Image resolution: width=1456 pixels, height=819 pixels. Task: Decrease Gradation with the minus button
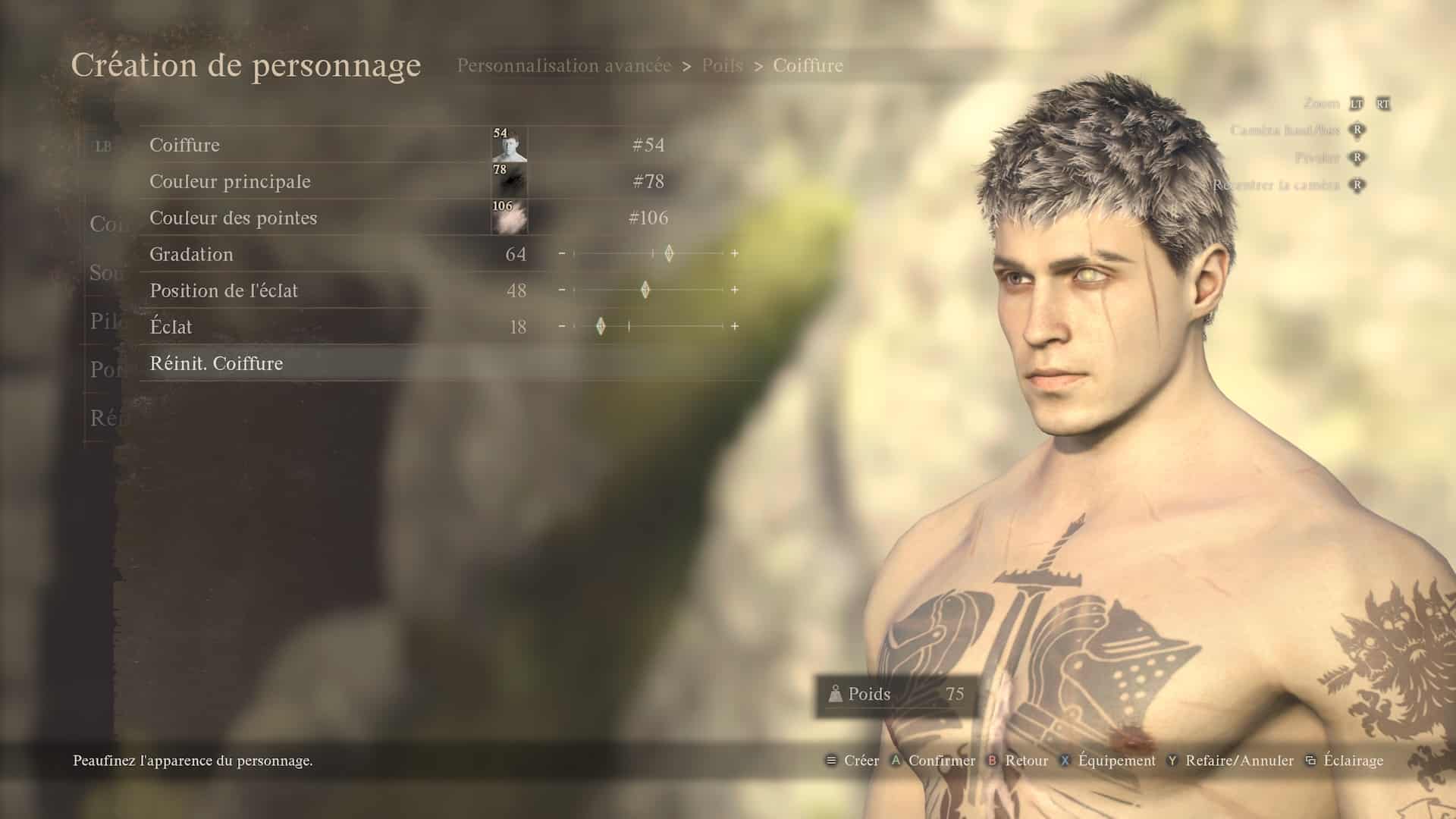562,253
